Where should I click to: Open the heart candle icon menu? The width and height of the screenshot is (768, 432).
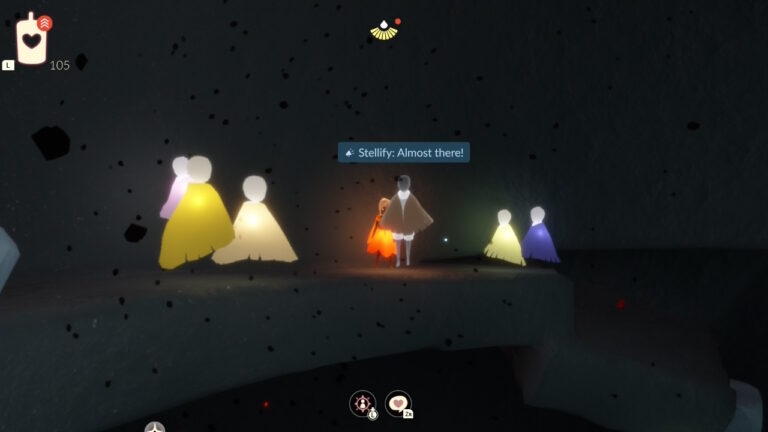pyautogui.click(x=33, y=40)
